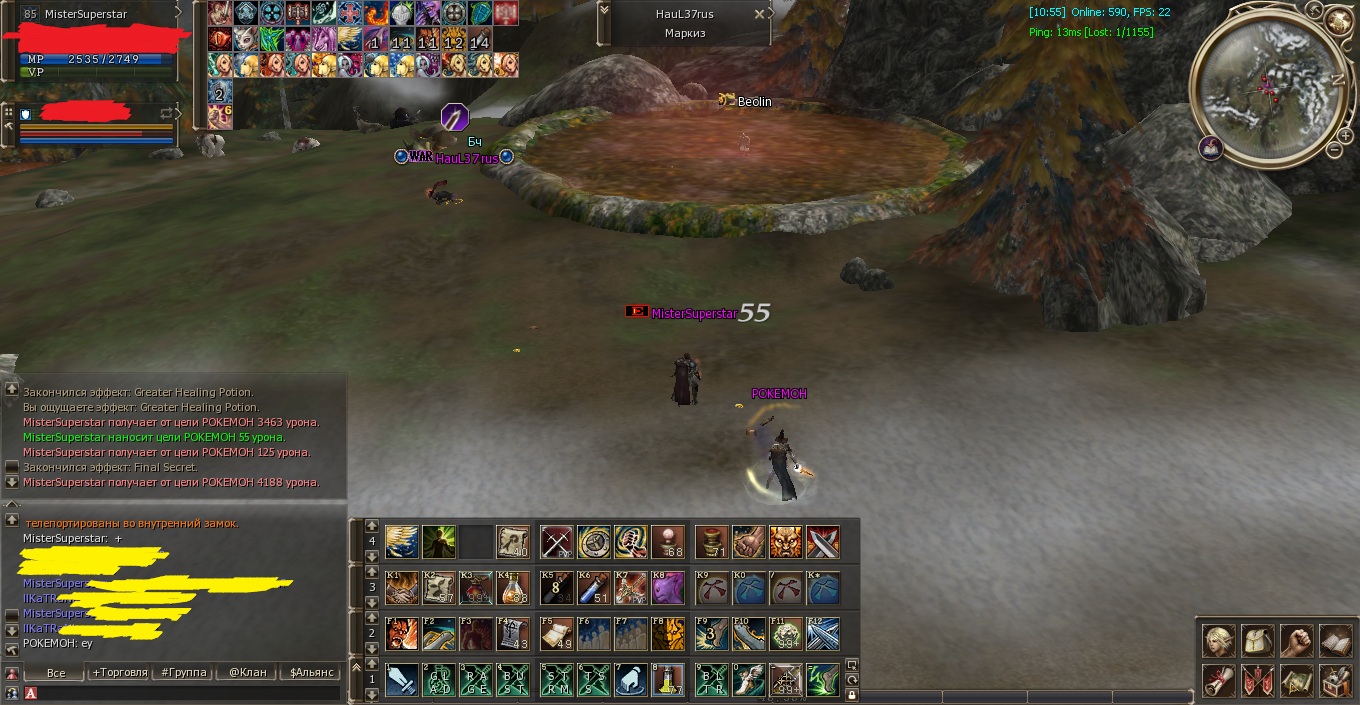Open the skills book icon
The image size is (1360, 705).
pyautogui.click(x=1335, y=641)
